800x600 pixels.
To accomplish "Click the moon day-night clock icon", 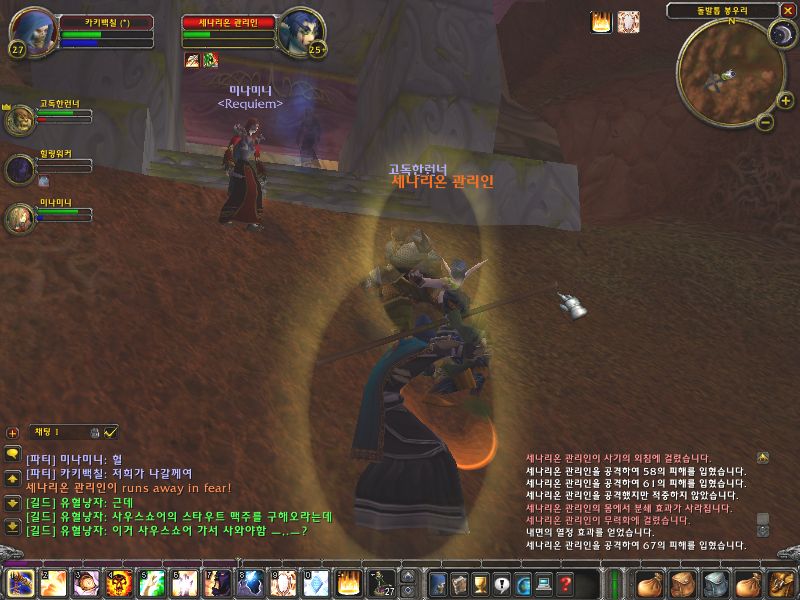I will tap(781, 35).
